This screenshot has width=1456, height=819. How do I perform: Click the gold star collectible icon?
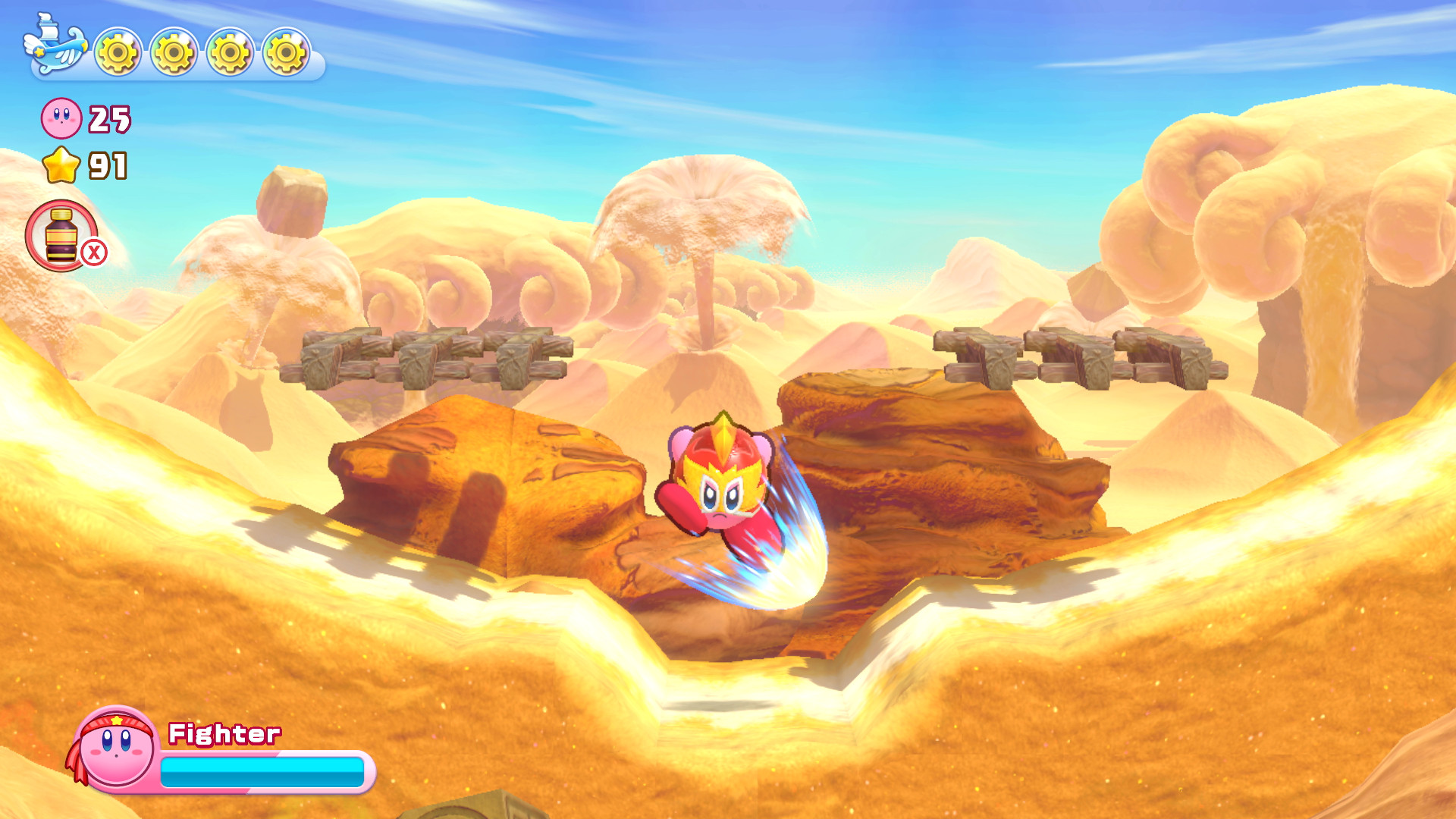click(x=62, y=163)
